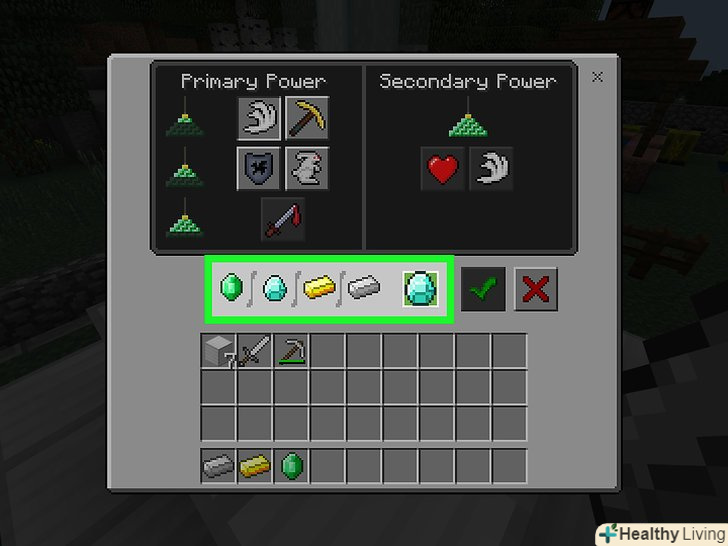Choose the iron ingot in the hotbar
The height and width of the screenshot is (546, 728).
click(219, 466)
